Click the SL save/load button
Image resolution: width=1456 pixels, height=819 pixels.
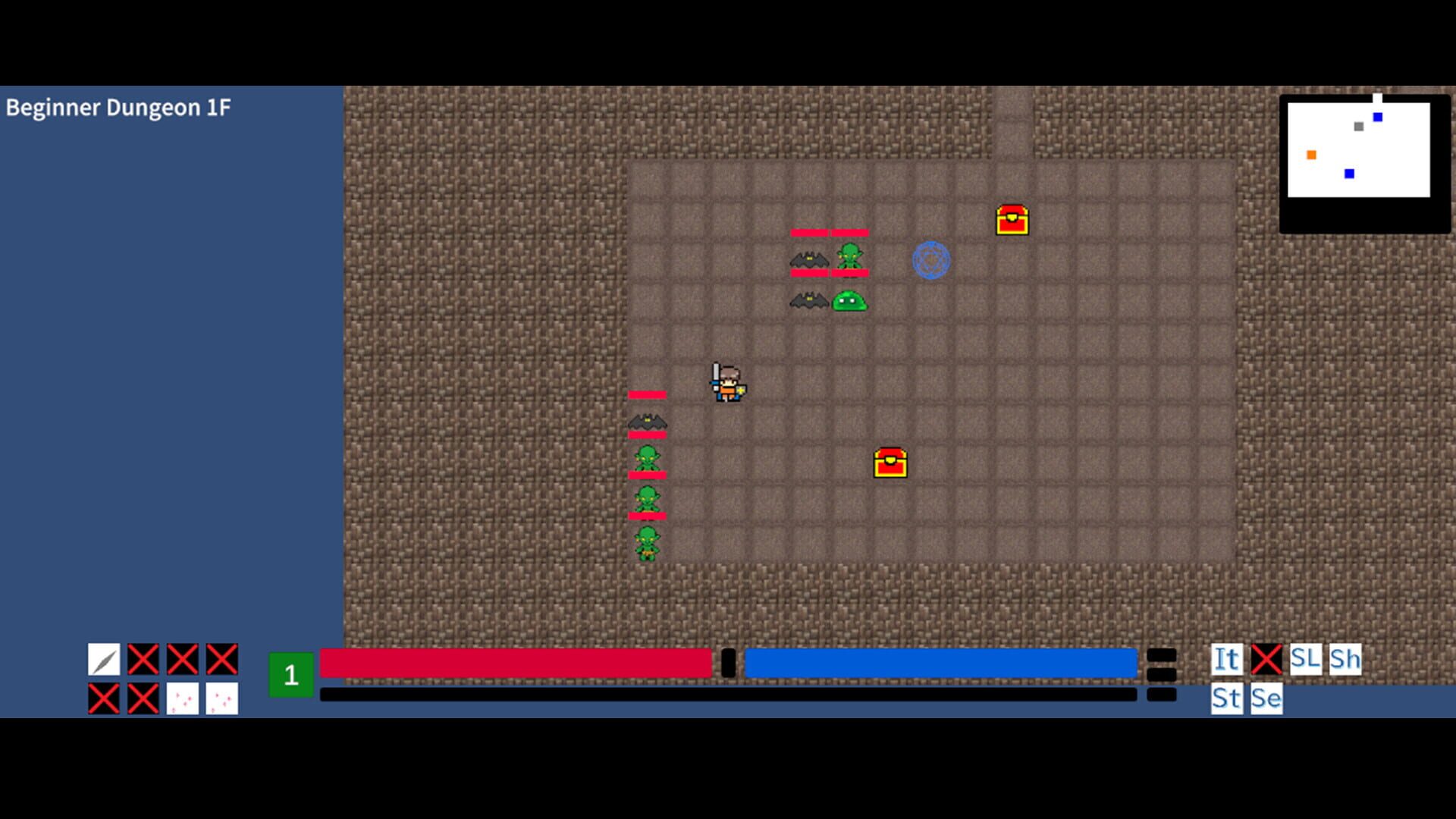(x=1306, y=659)
